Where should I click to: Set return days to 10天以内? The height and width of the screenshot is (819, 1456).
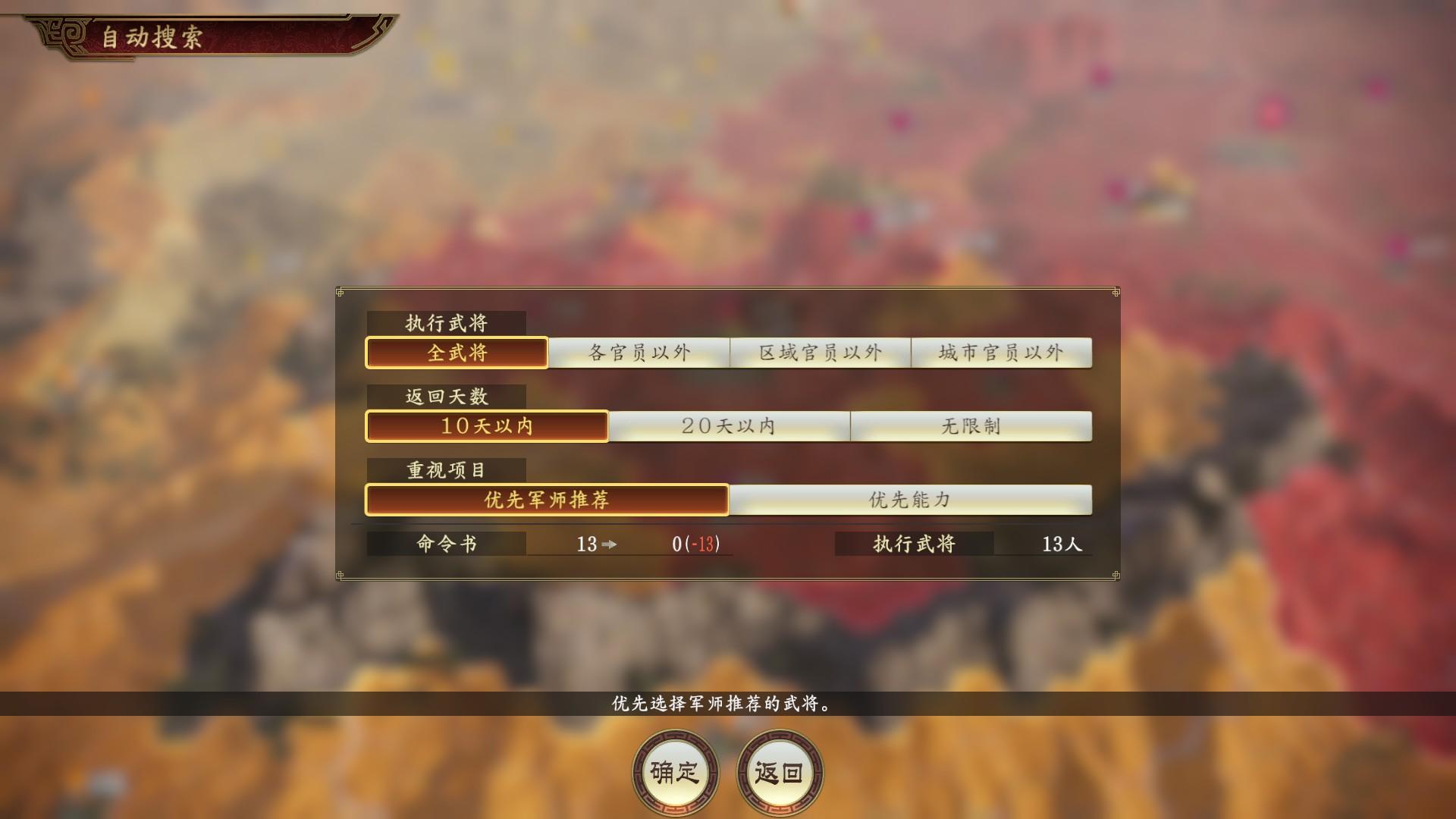(x=486, y=426)
